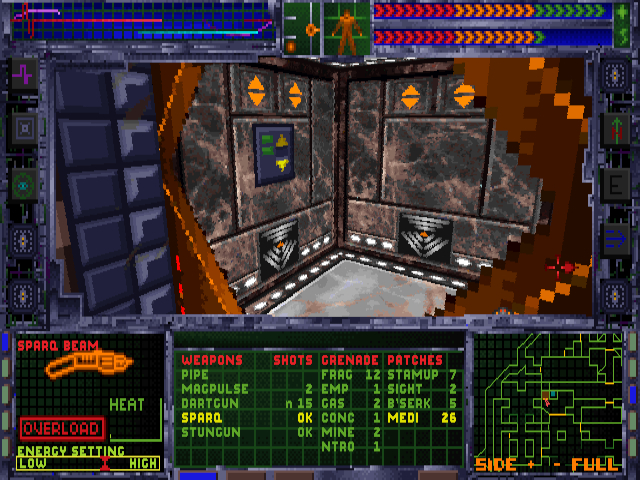This screenshot has width=640, height=480.
Task: Select the PIPE weapon
Action: [195, 374]
